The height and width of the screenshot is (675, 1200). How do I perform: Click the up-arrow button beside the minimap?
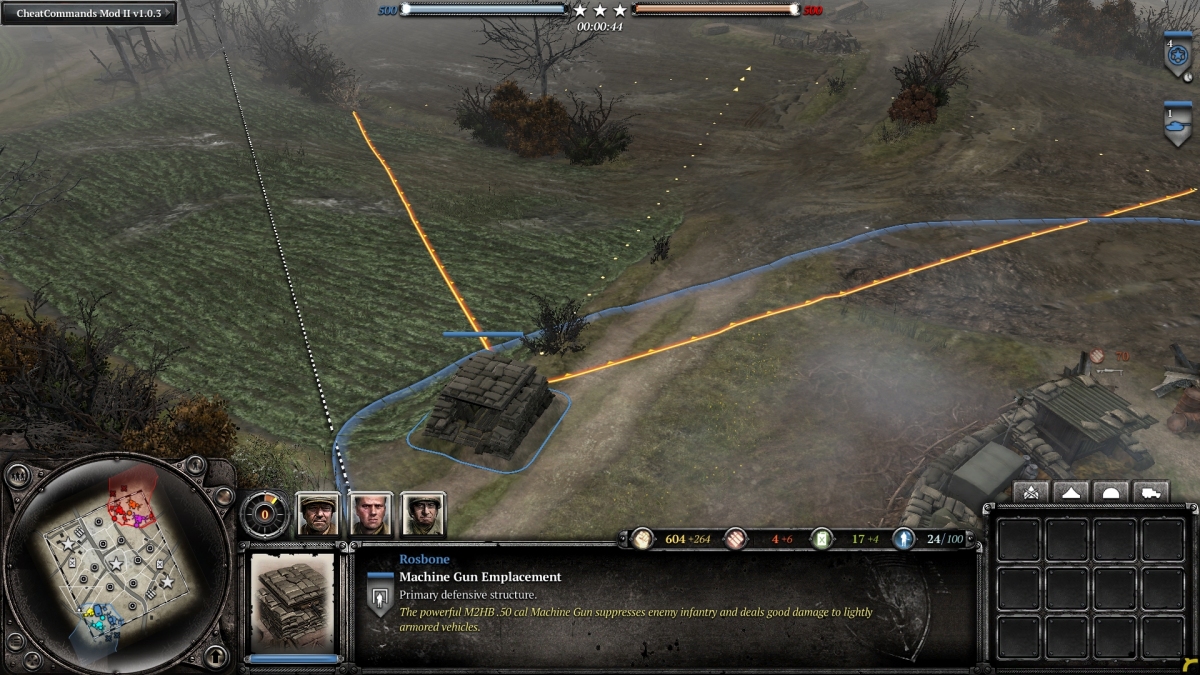pos(214,656)
